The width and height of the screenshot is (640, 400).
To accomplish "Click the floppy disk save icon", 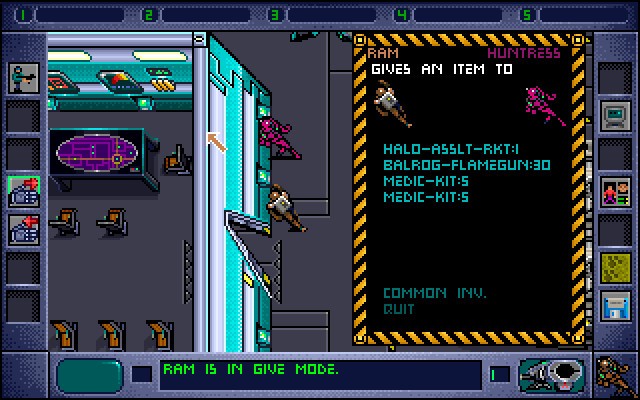I will 613,304.
